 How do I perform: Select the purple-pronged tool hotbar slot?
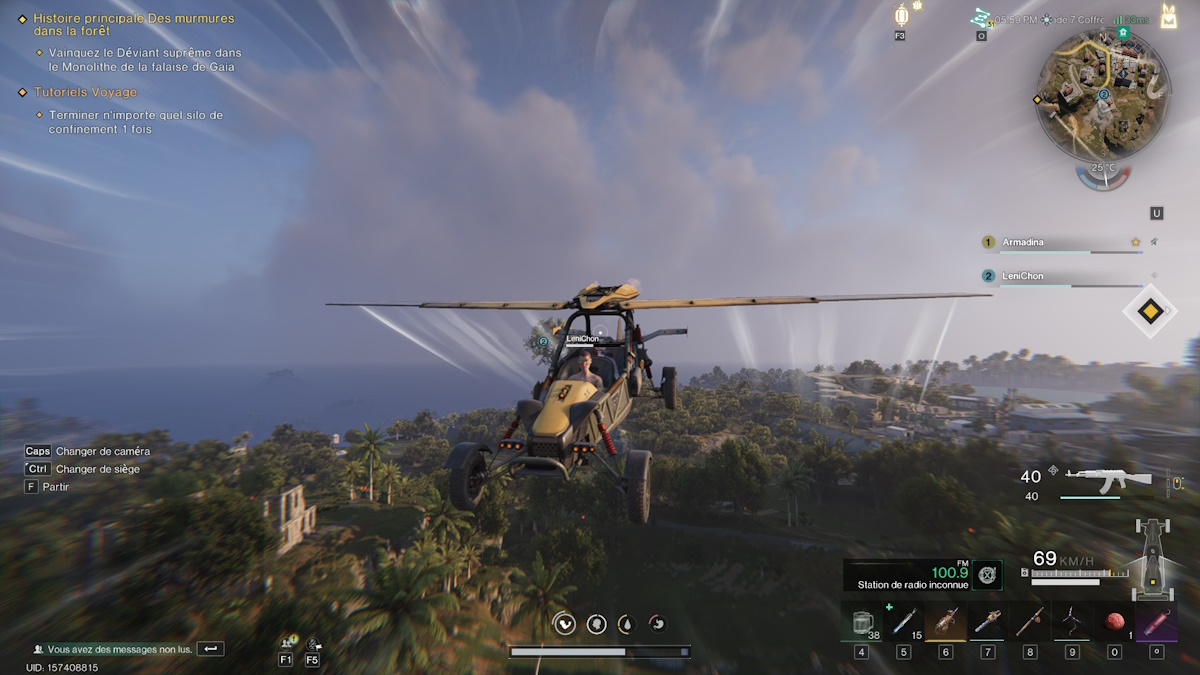pos(1071,623)
